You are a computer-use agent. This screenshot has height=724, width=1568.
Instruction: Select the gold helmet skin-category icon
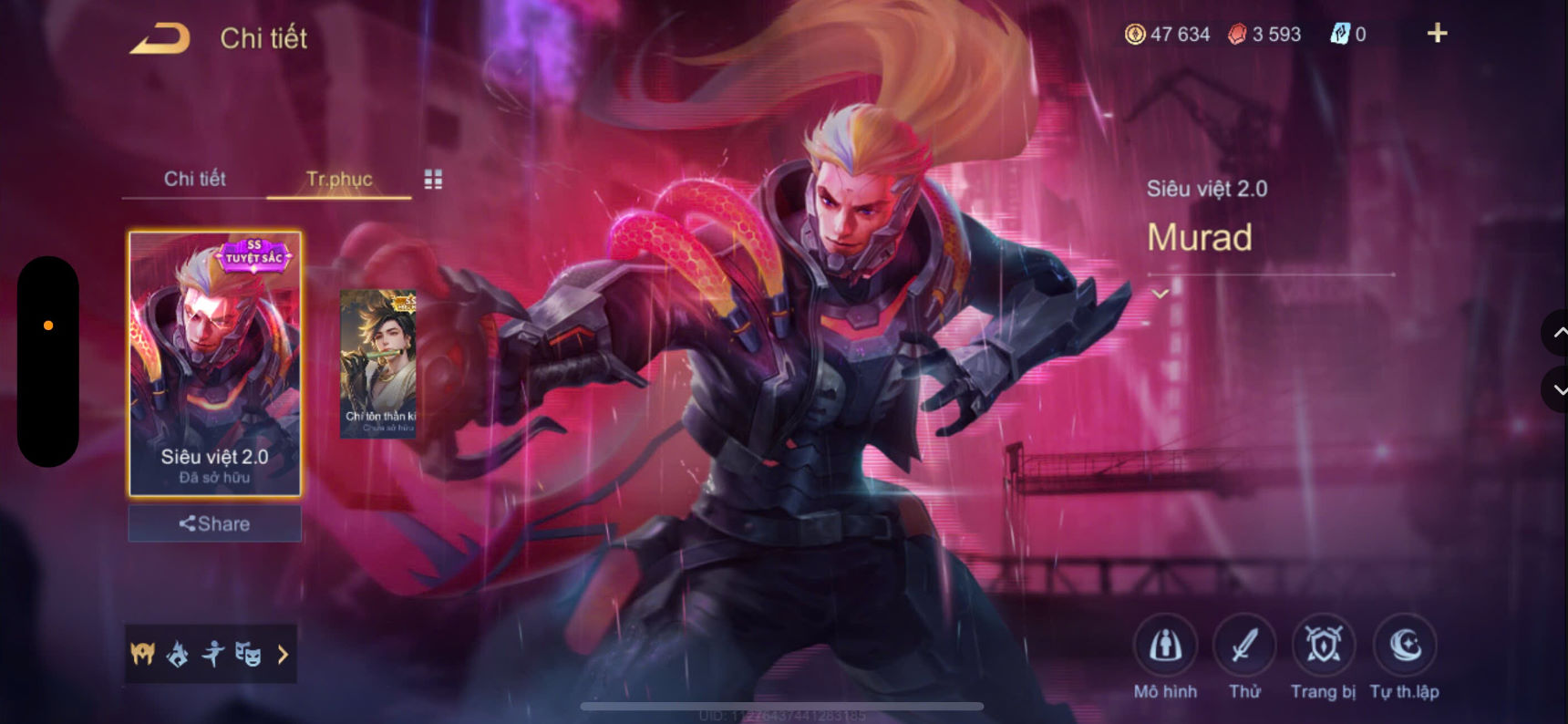(x=141, y=654)
